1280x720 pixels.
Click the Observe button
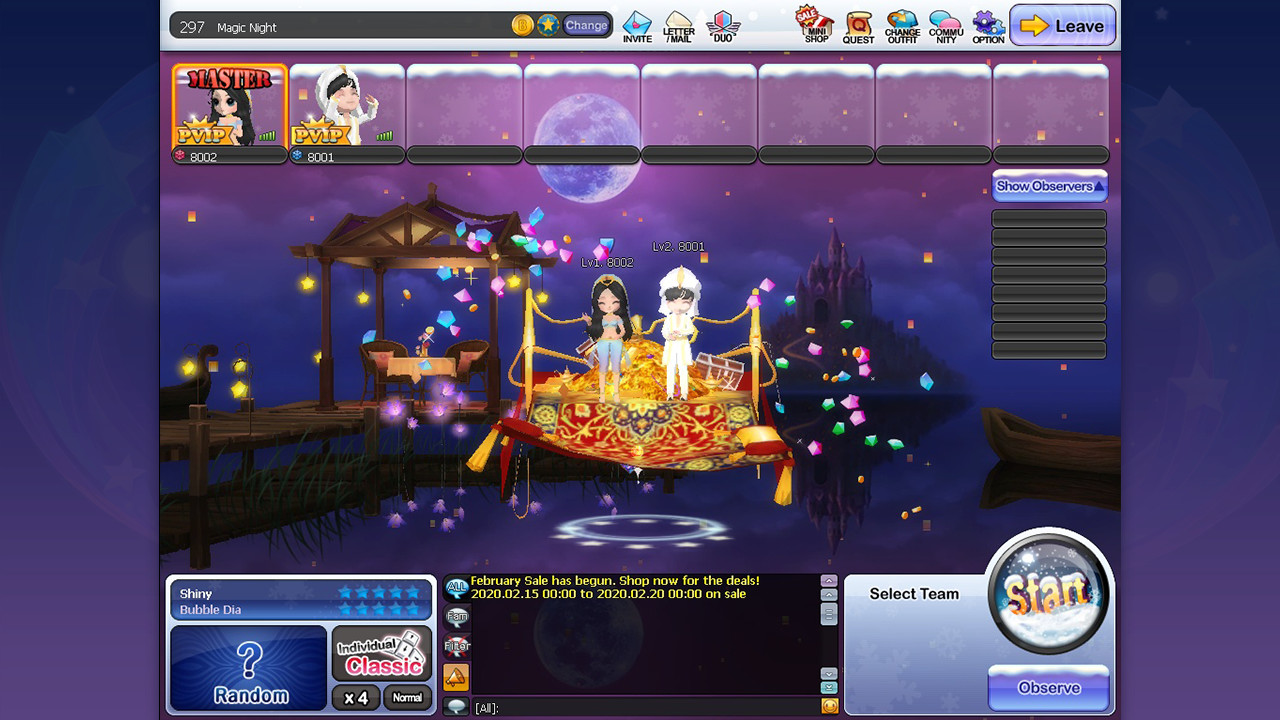click(x=1049, y=688)
